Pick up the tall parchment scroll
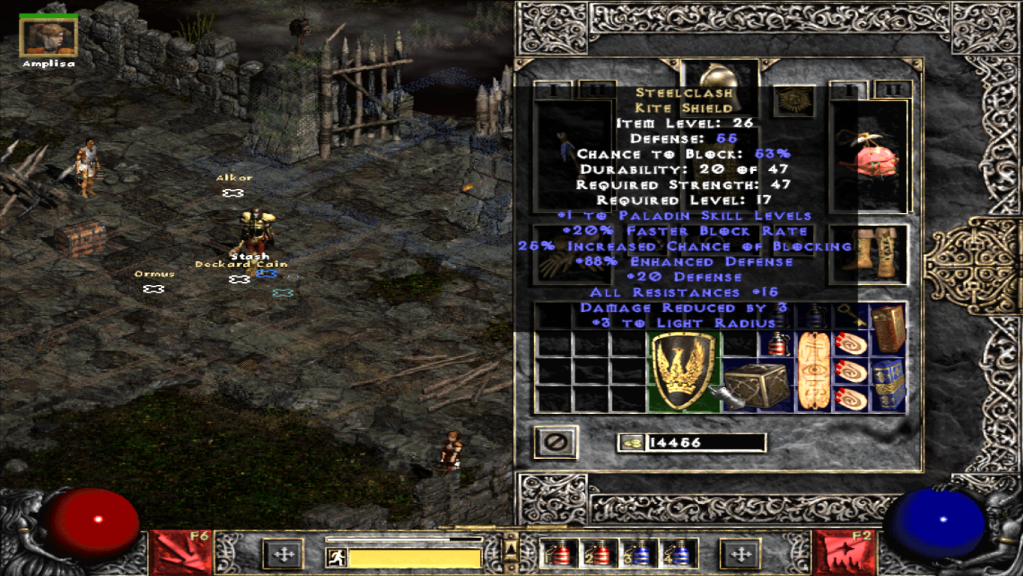 pyautogui.click(x=811, y=372)
